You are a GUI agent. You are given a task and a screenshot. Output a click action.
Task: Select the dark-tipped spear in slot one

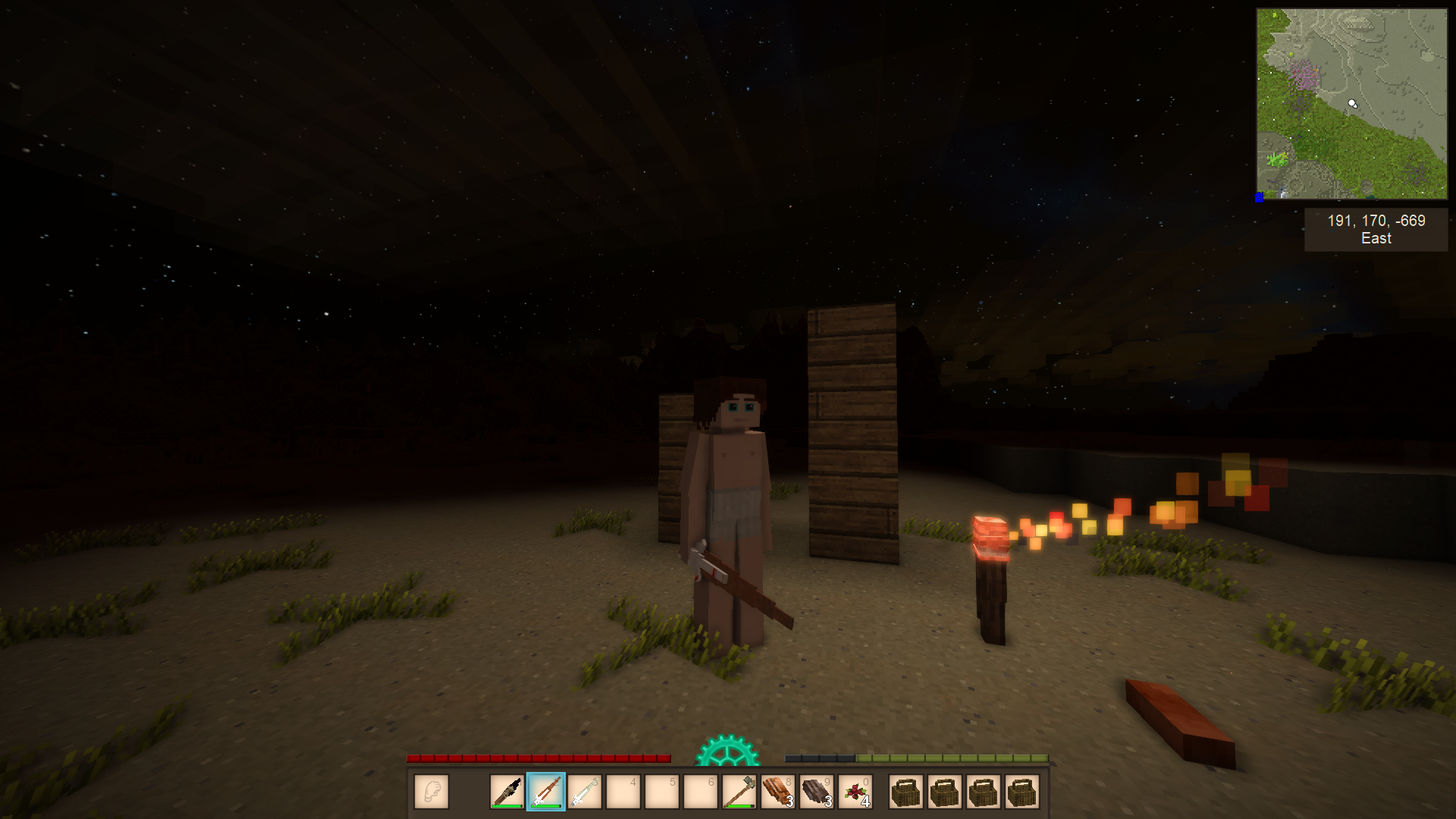[507, 792]
